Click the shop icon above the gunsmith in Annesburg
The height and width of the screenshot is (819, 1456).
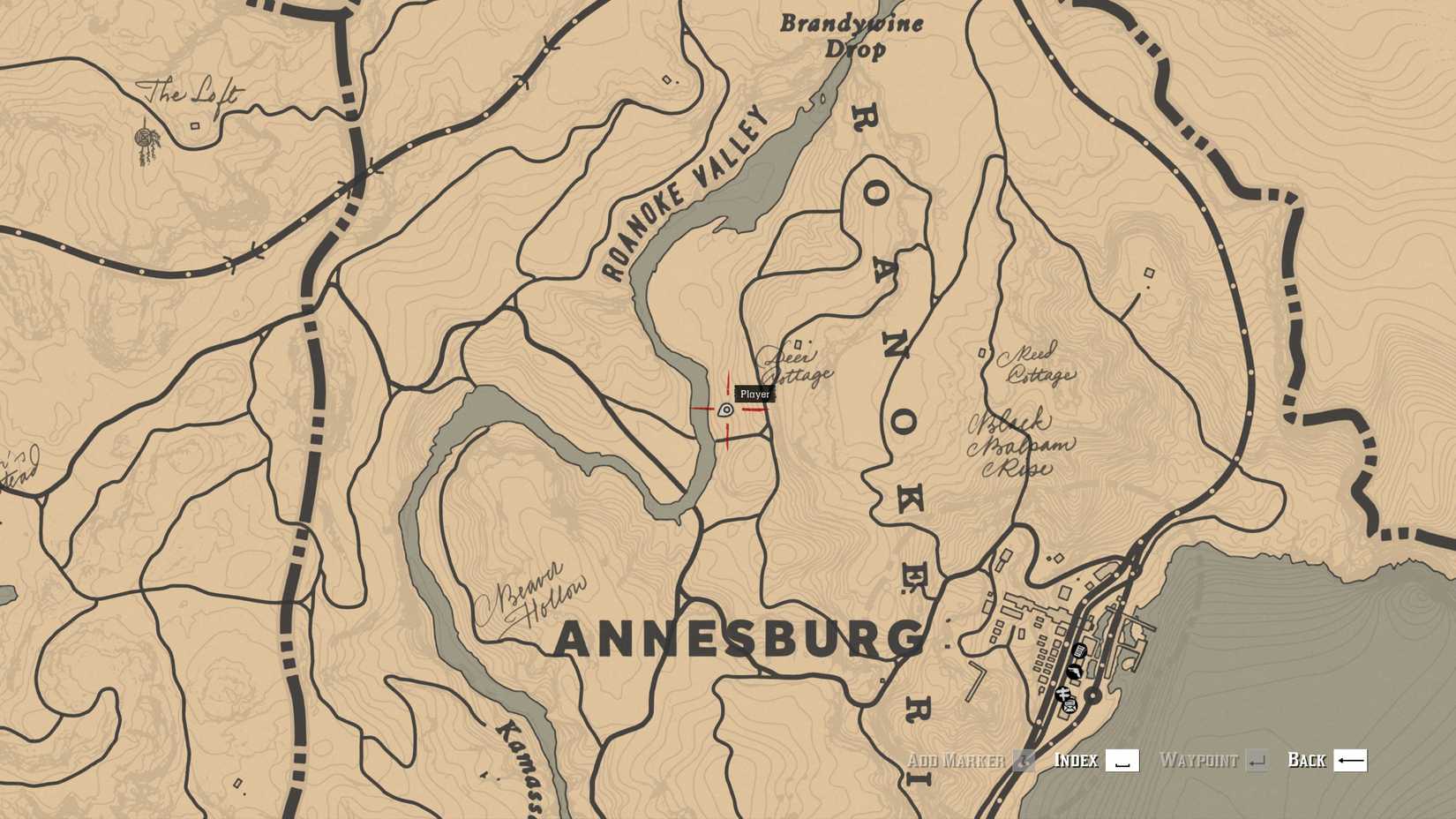1079,651
